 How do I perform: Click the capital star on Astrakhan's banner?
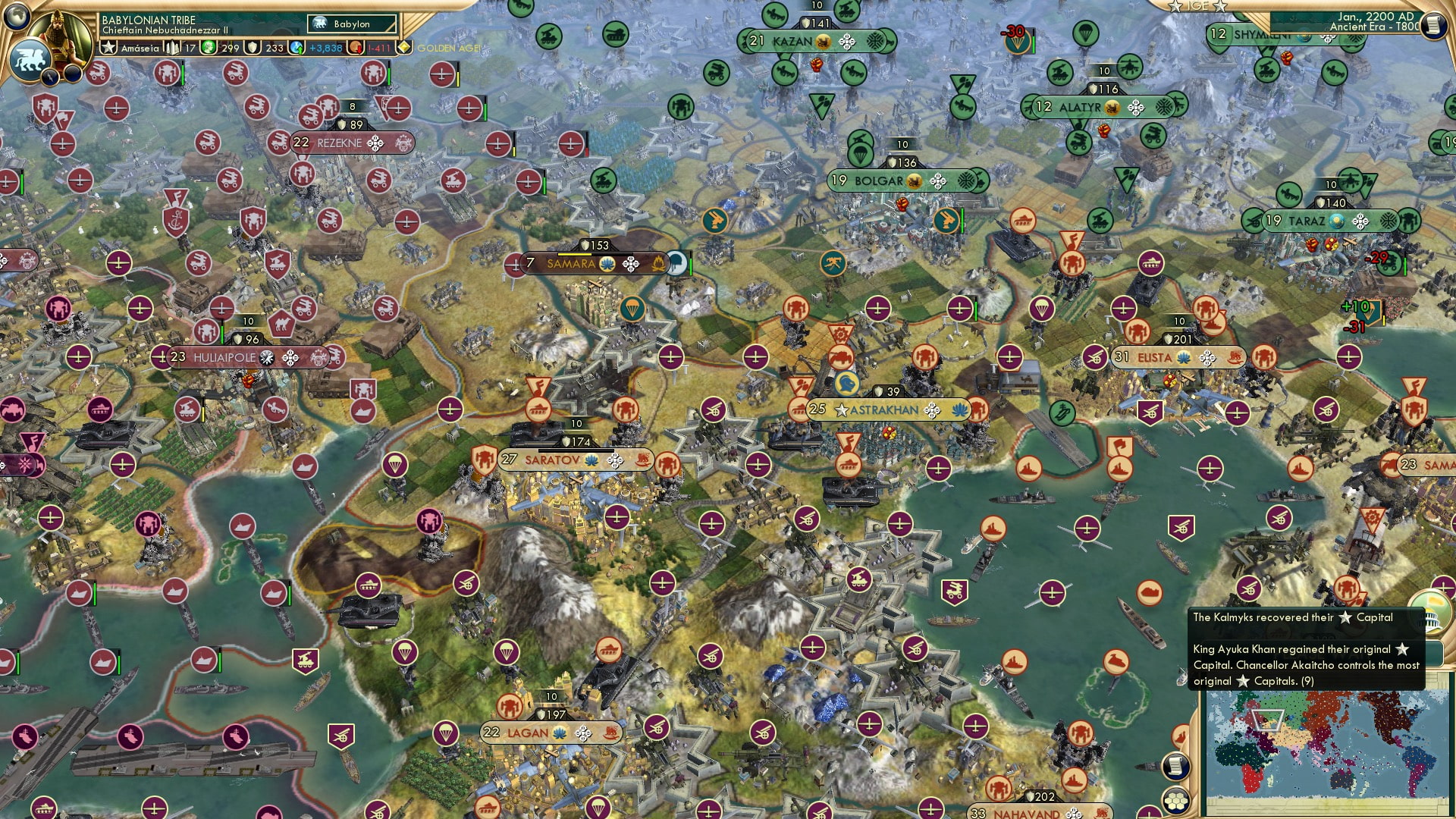tap(843, 409)
